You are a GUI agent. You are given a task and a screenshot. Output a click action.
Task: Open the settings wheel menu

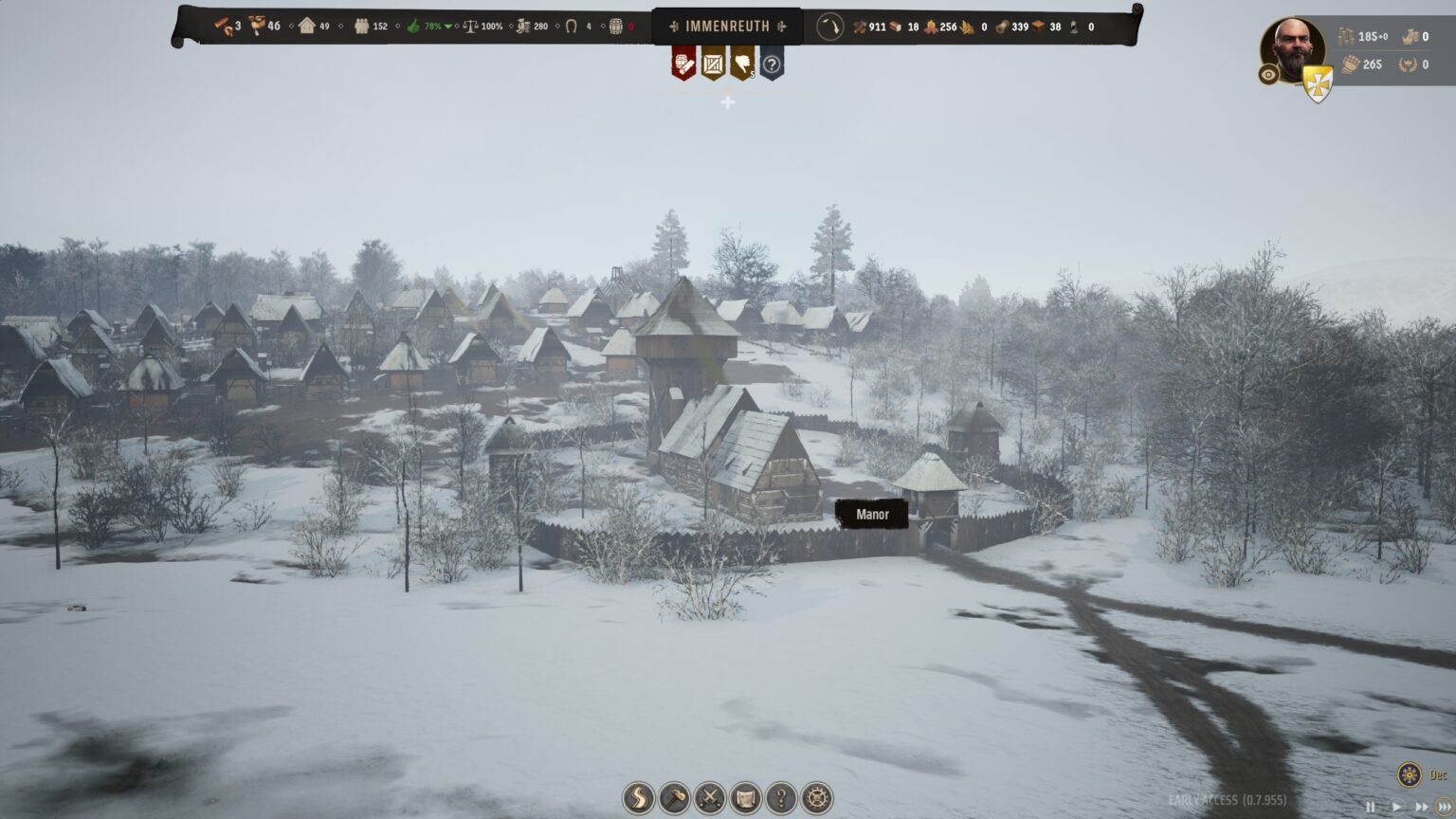click(x=817, y=798)
